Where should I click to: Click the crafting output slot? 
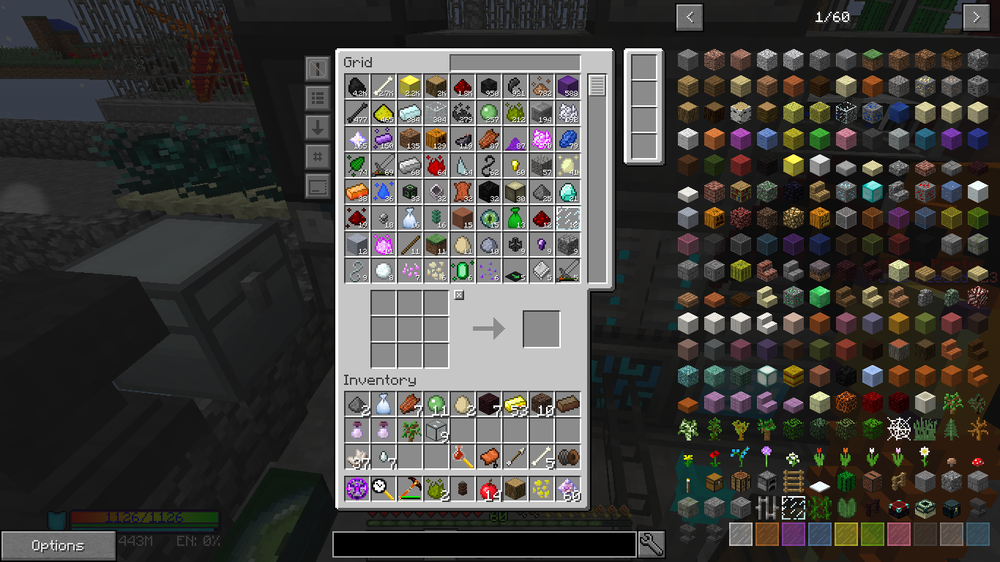coord(541,329)
